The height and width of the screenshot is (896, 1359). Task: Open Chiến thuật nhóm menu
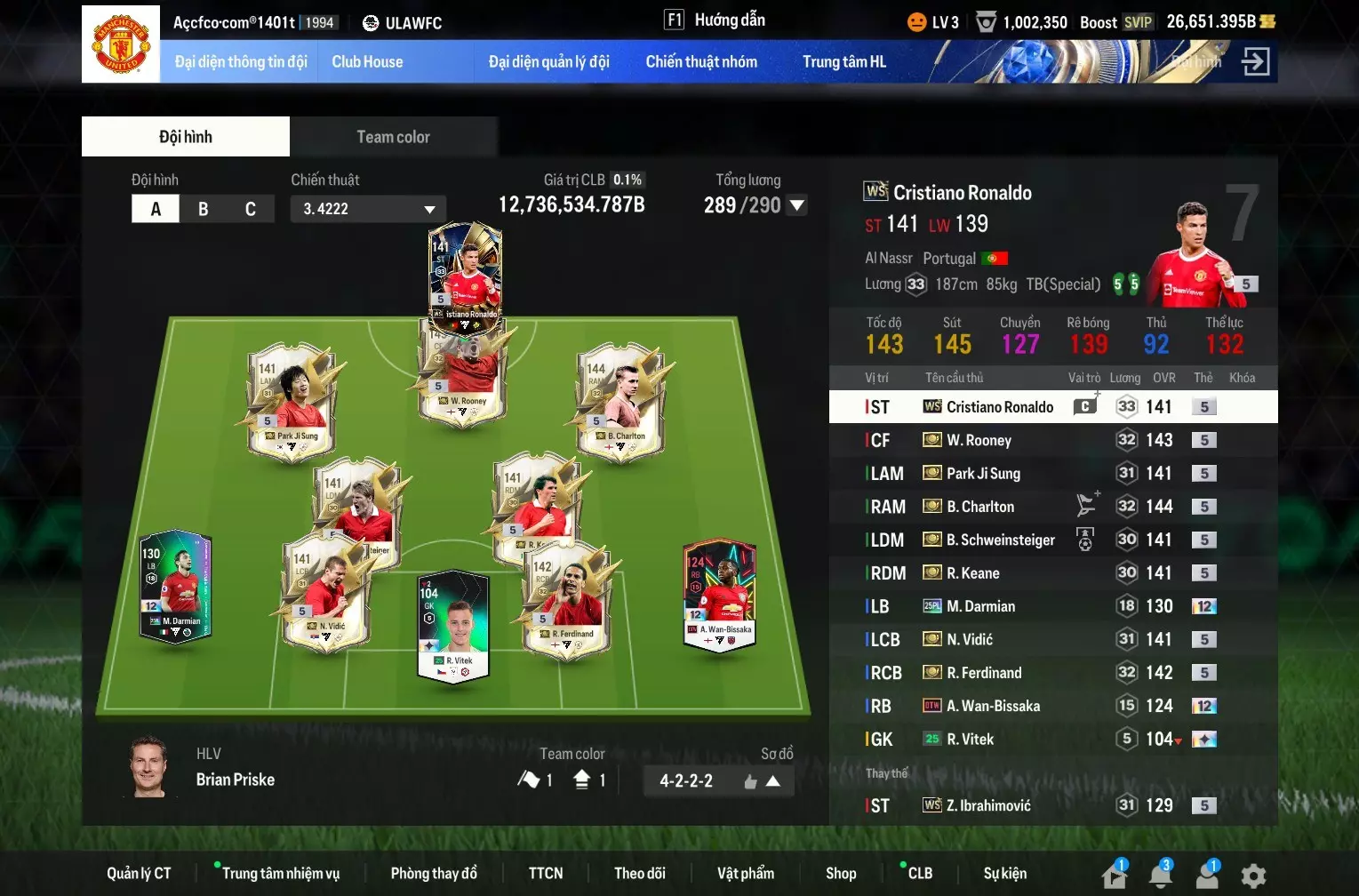(701, 62)
